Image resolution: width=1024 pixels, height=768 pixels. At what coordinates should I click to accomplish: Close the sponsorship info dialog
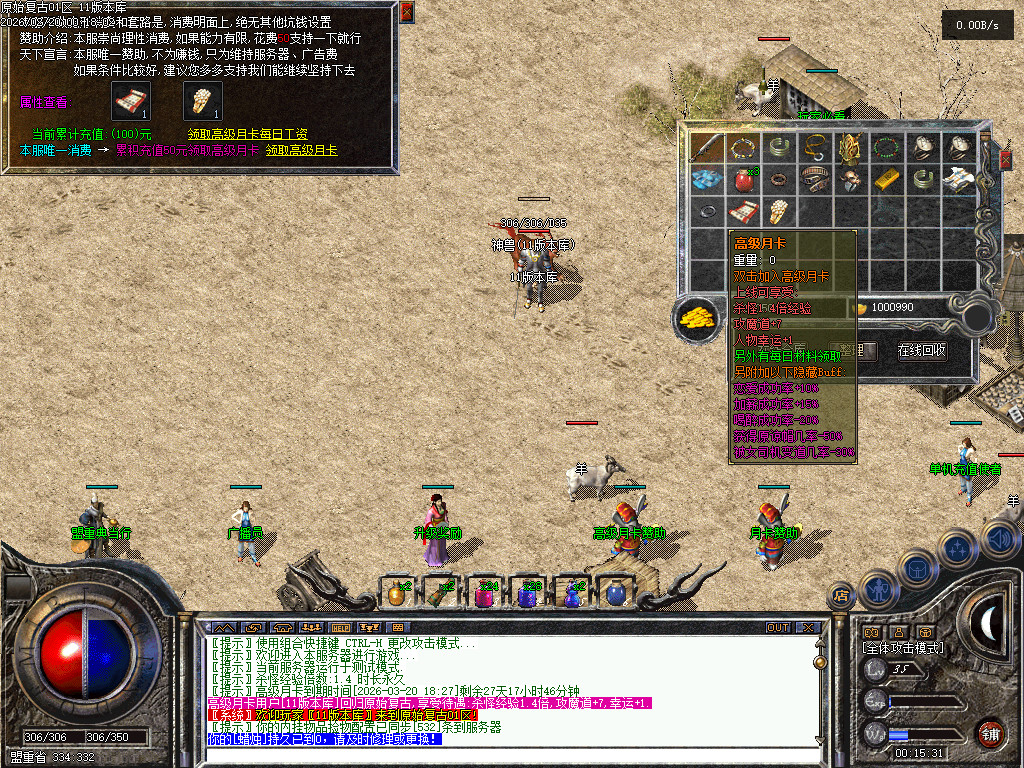pos(406,12)
